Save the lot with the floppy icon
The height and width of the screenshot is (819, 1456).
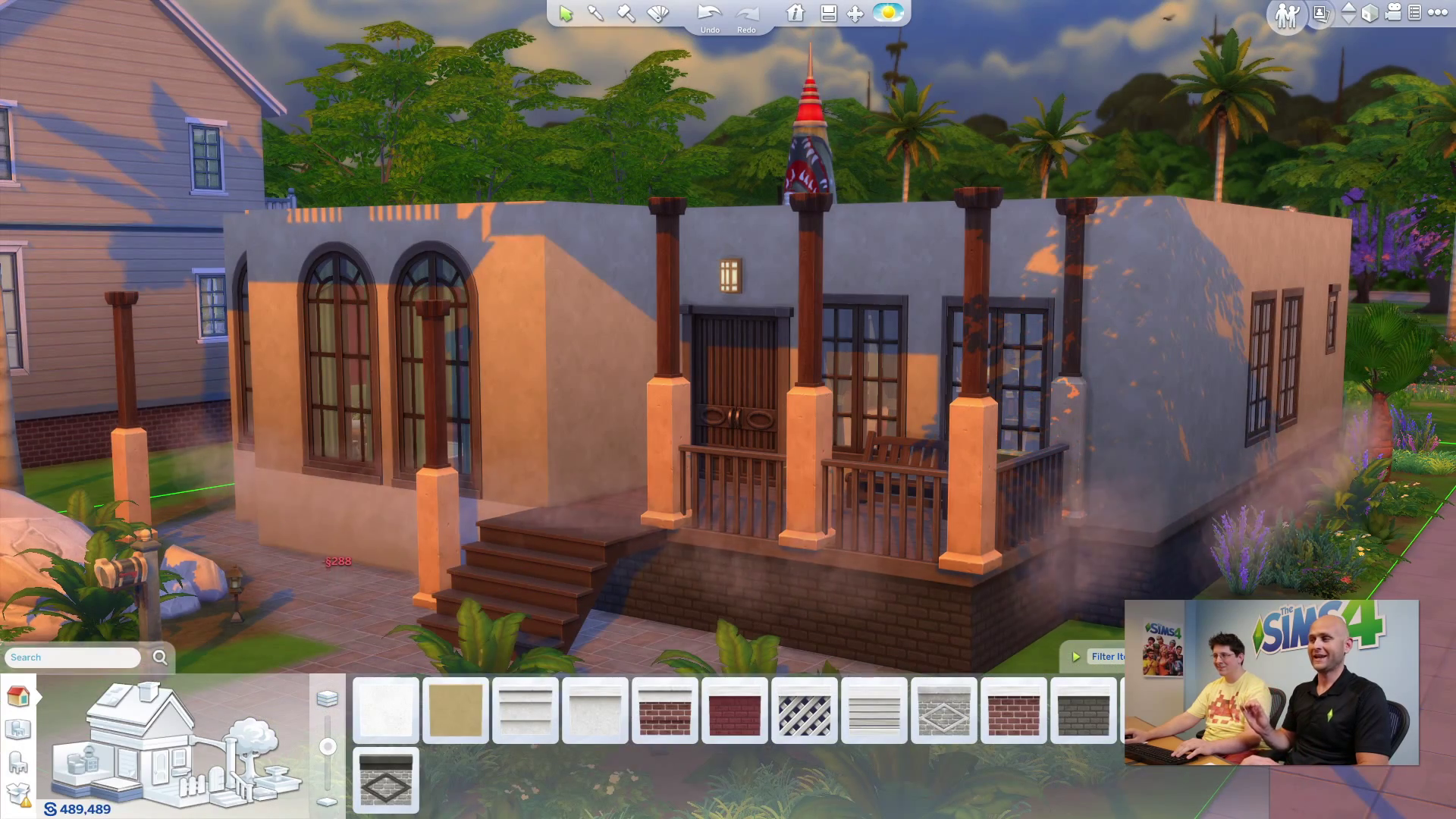tap(828, 14)
